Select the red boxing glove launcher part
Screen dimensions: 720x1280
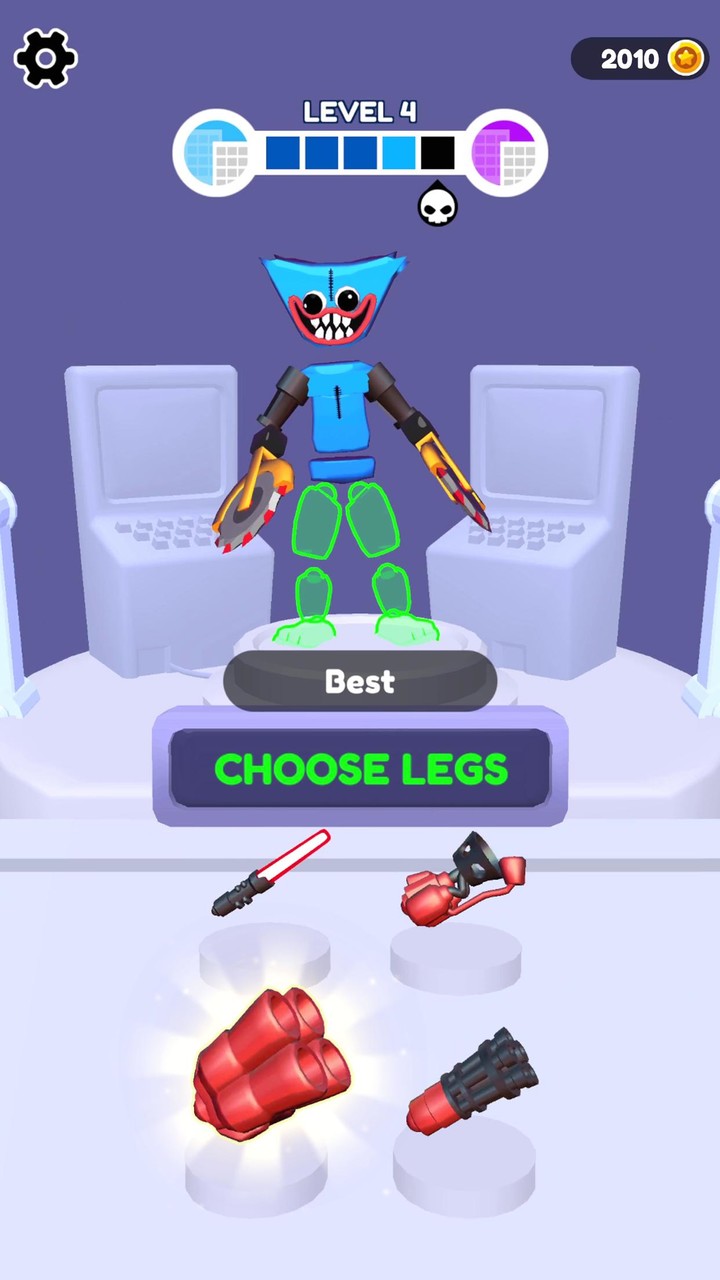pos(462,880)
